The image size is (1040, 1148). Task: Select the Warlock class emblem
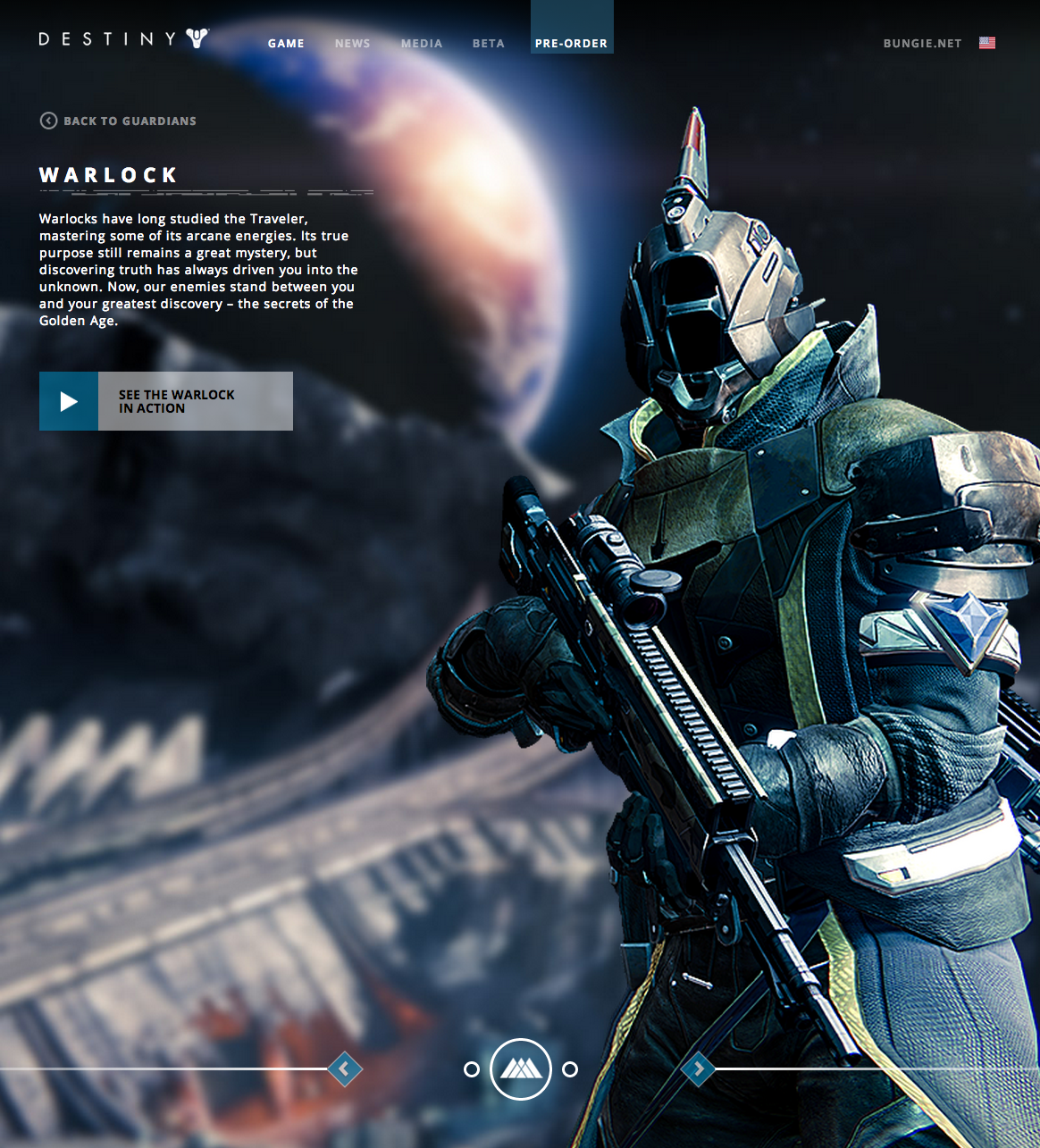pos(521,1068)
